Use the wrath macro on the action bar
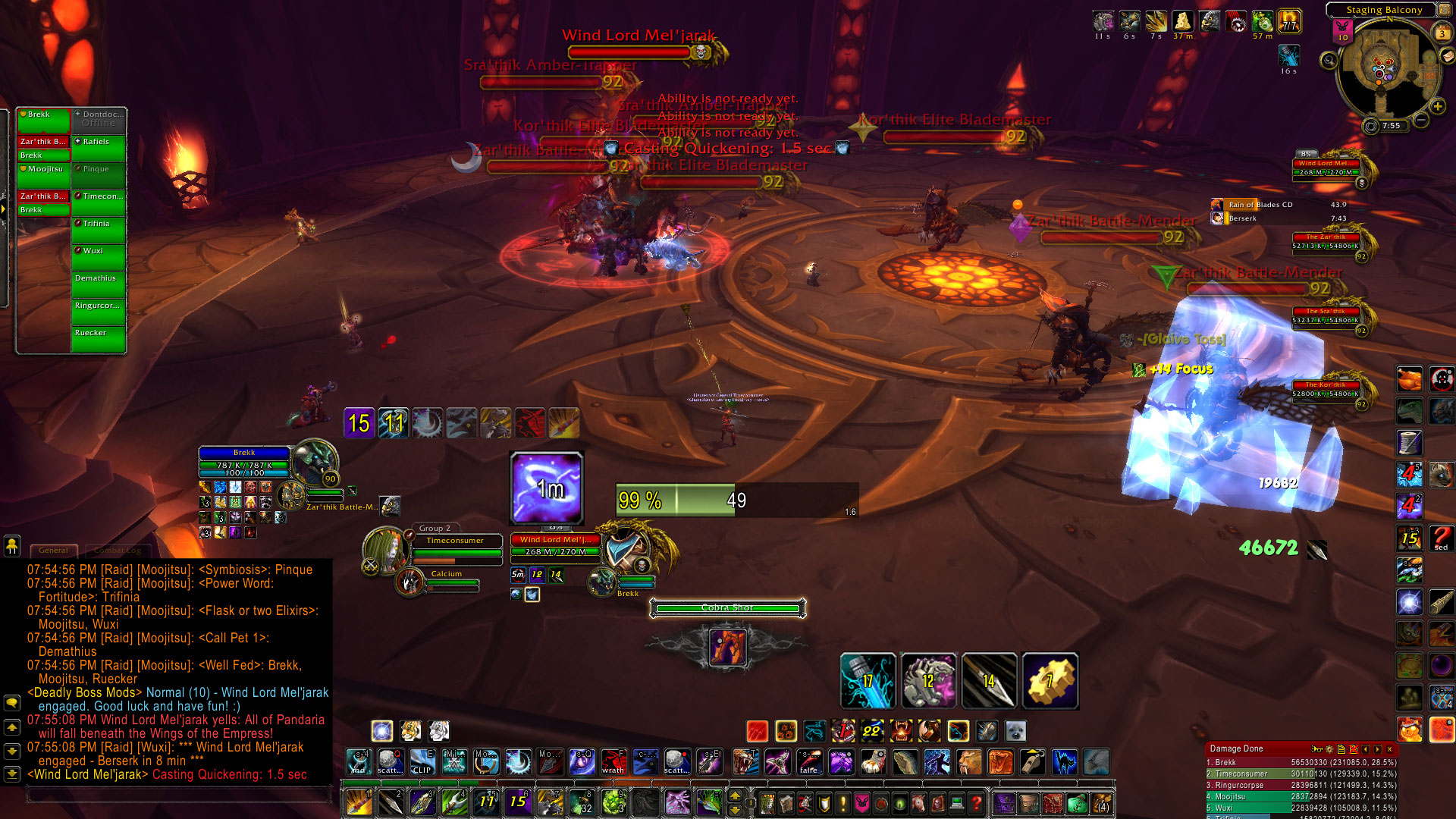 pyautogui.click(x=613, y=761)
